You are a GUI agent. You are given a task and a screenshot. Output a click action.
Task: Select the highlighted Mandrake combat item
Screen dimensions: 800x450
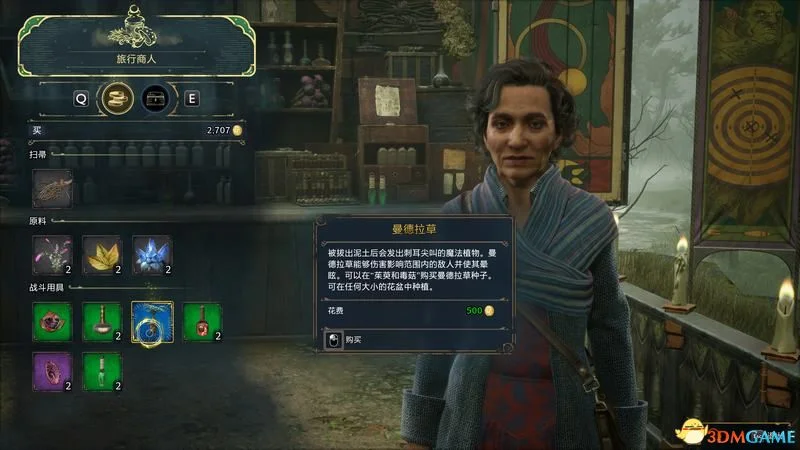[152, 322]
